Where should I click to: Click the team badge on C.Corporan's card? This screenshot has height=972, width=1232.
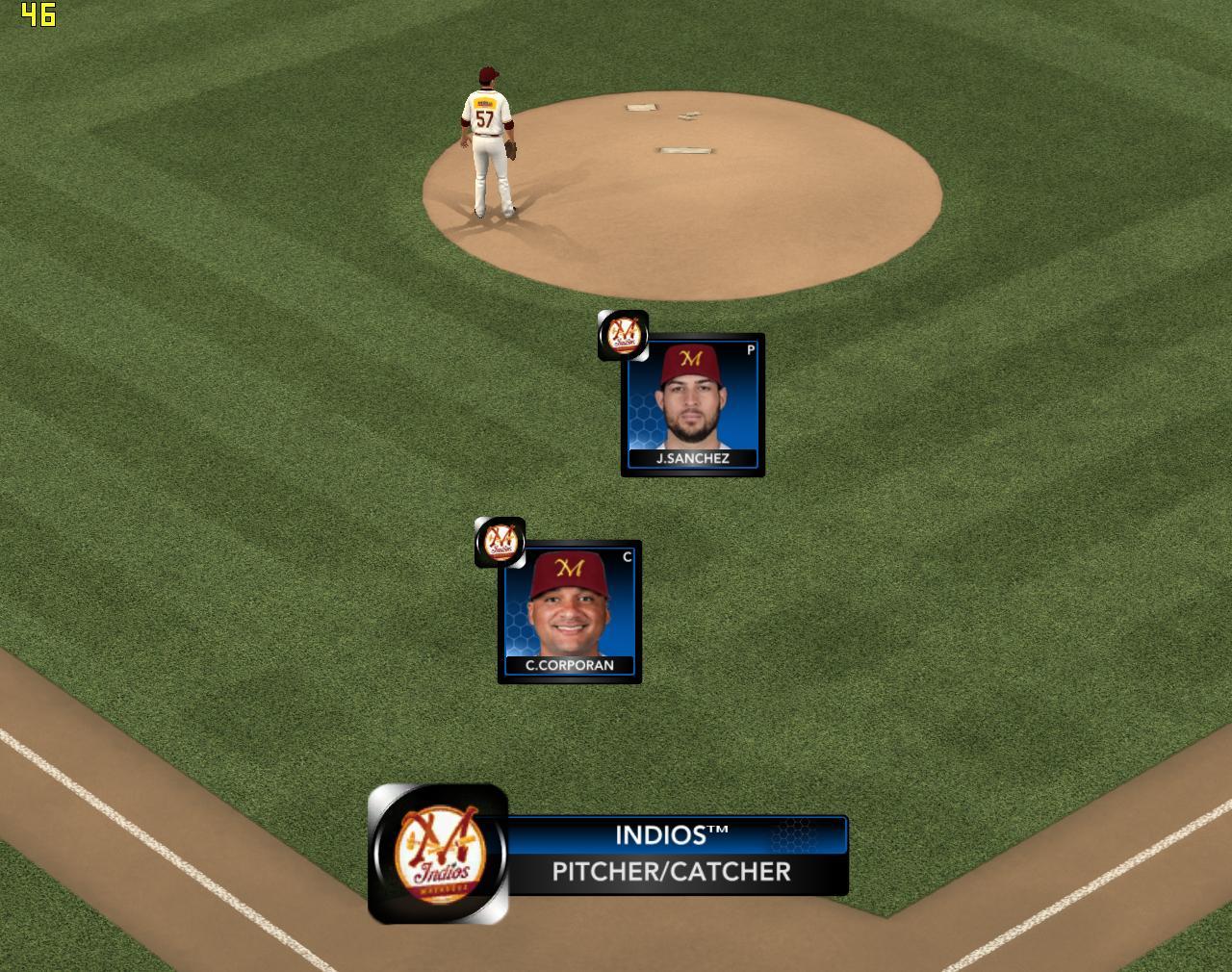tap(500, 542)
